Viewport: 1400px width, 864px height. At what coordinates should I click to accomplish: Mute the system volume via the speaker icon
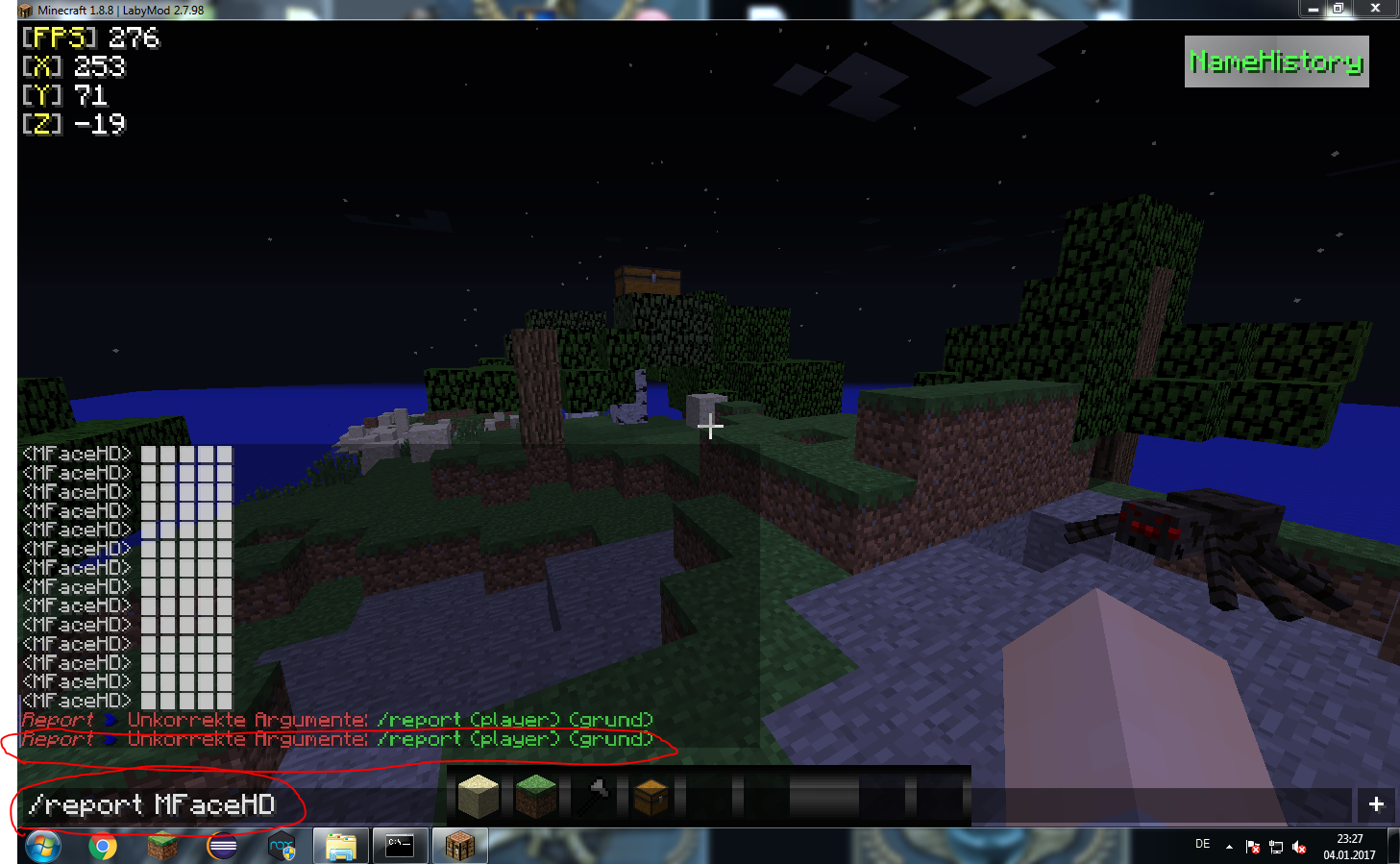click(1301, 847)
